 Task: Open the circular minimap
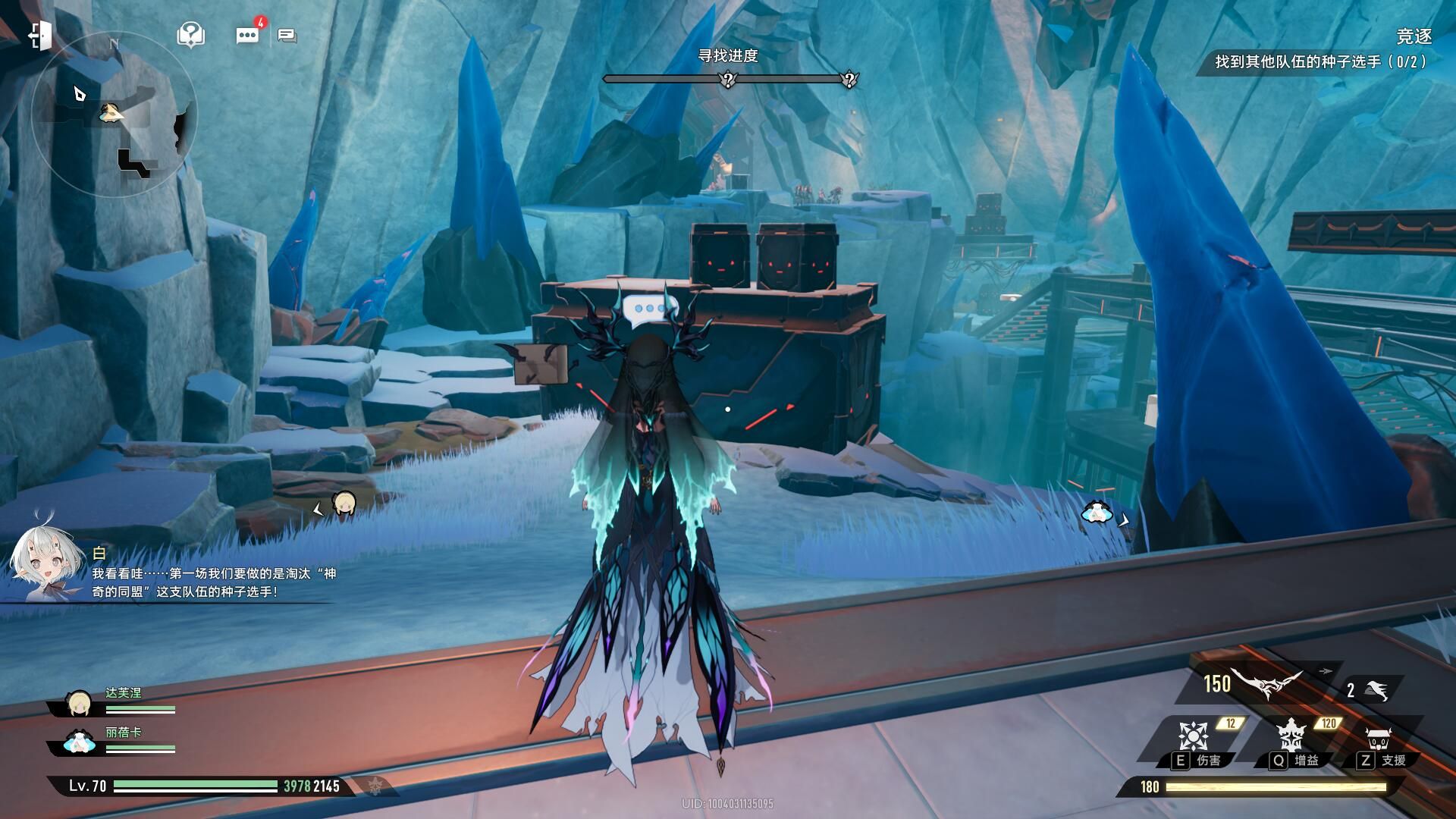point(114,114)
